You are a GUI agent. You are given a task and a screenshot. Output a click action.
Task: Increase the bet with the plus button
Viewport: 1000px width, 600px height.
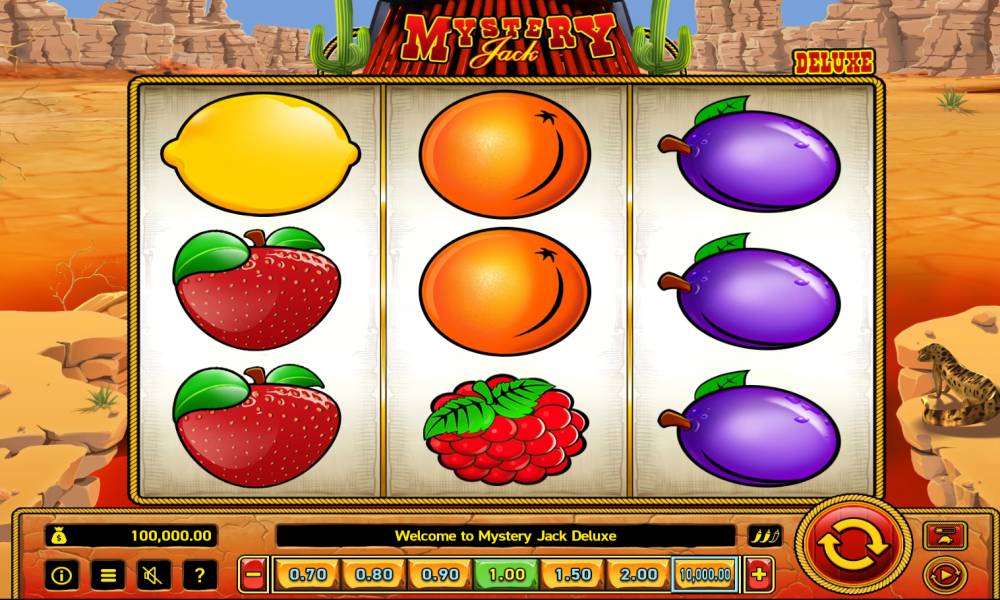tap(759, 575)
